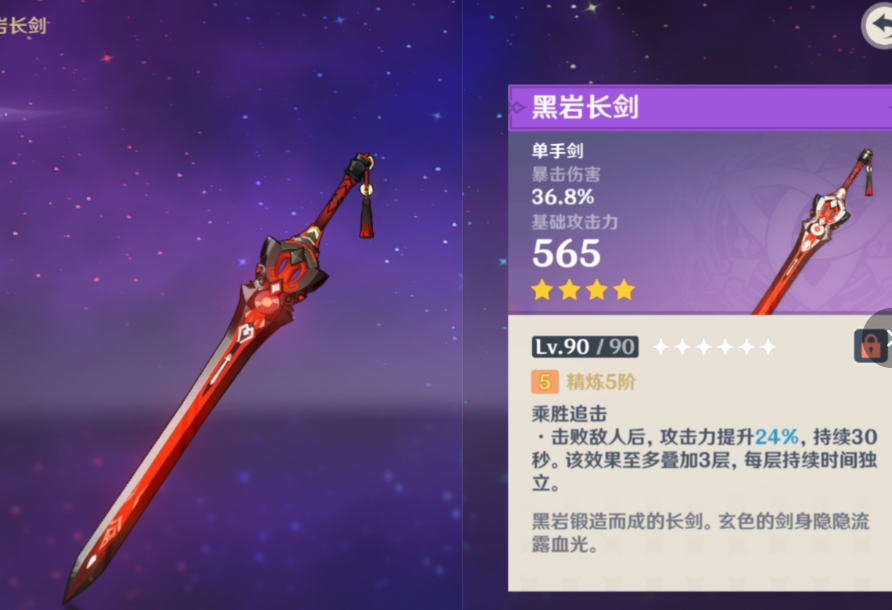Toggle the red weapon lock icon
Screen dimensions: 892x610
(x=870, y=346)
